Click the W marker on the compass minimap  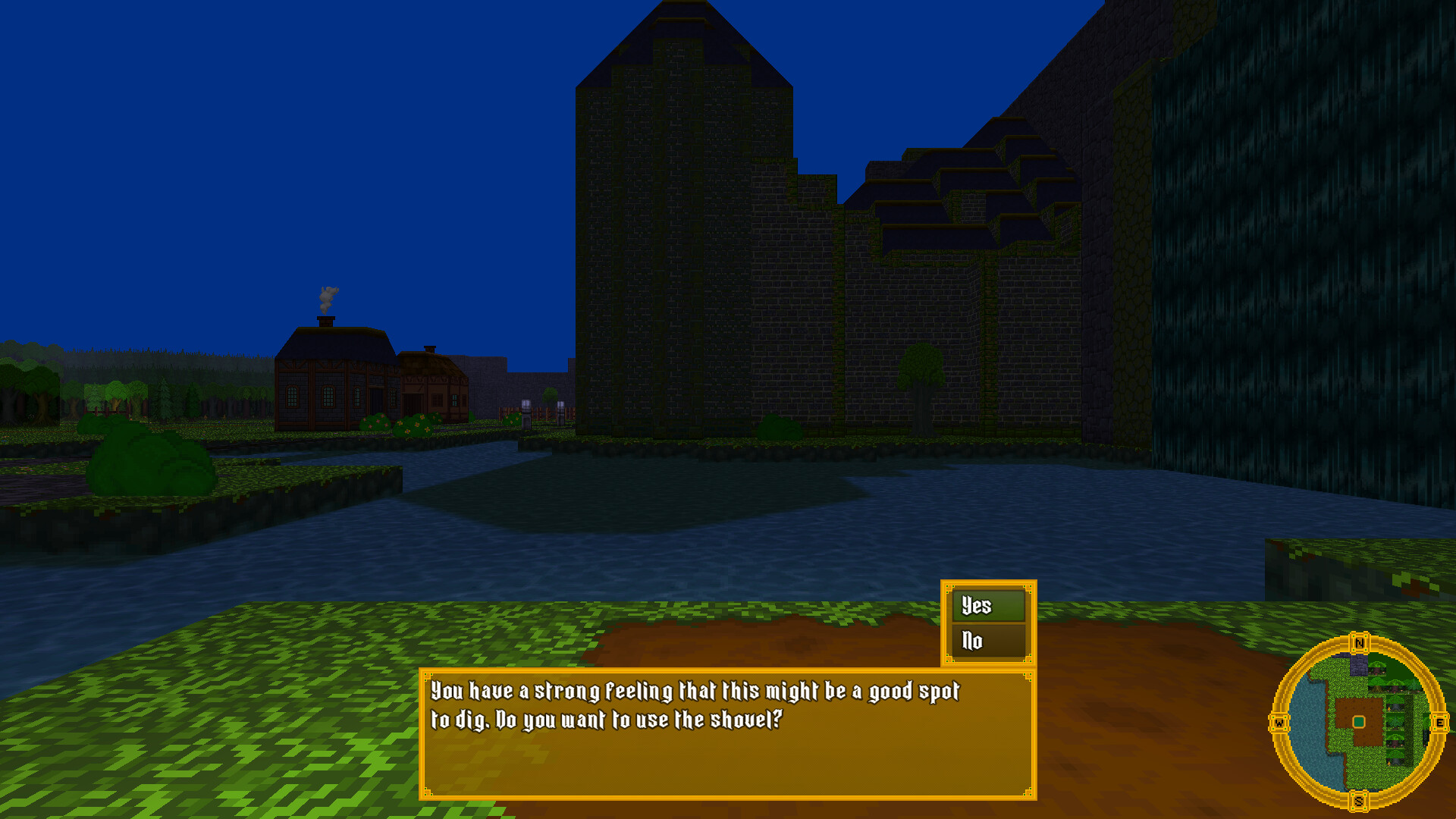click(1279, 721)
